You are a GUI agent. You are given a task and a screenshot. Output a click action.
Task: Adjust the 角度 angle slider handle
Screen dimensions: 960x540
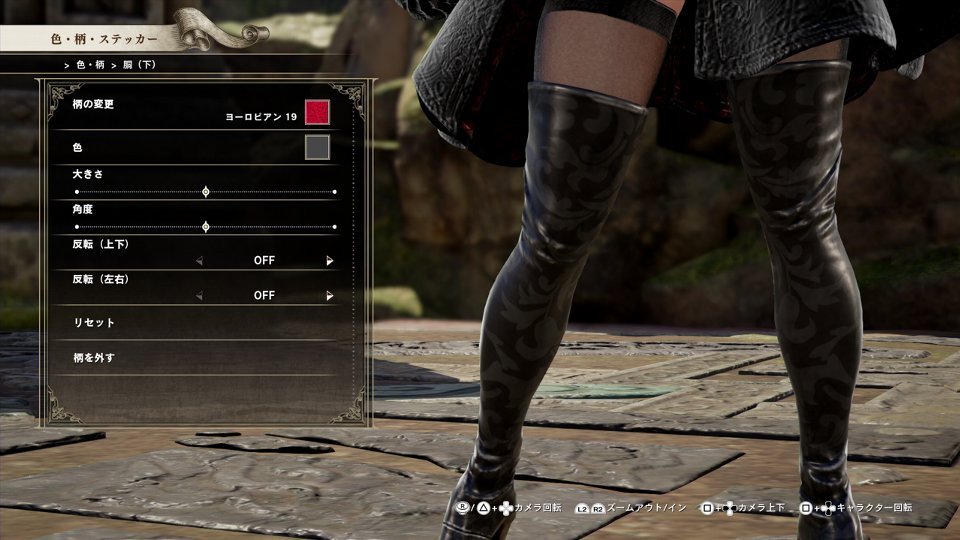coord(206,227)
